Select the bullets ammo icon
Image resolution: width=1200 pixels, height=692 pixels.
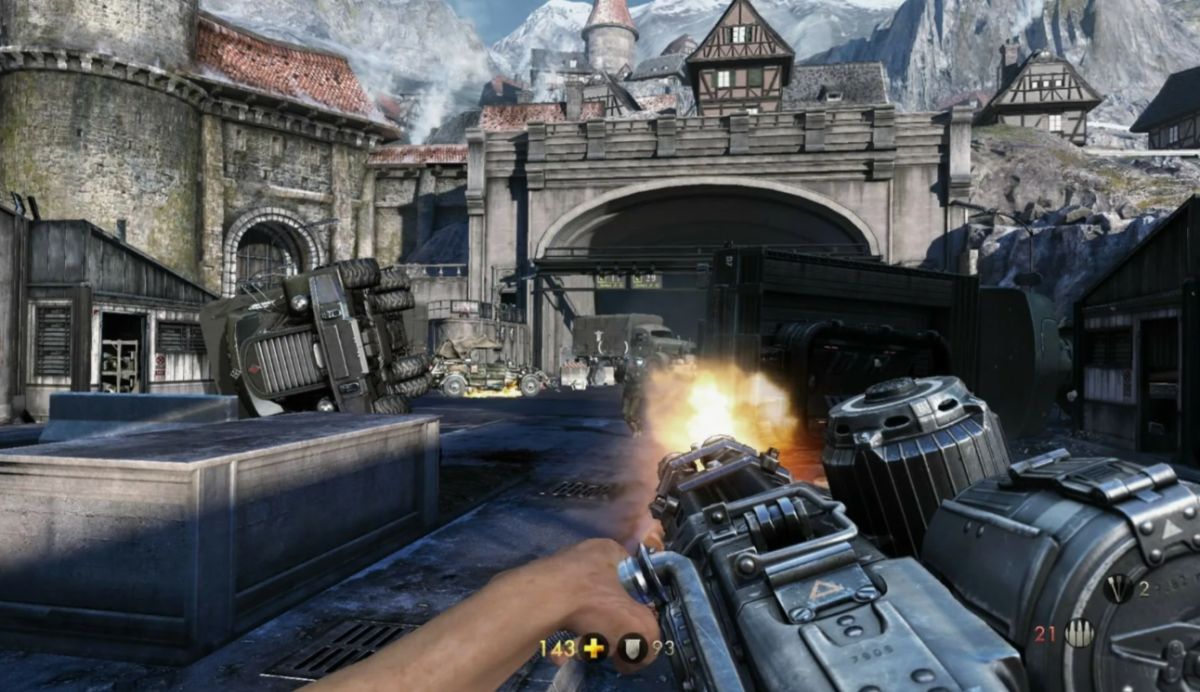coord(1079,633)
